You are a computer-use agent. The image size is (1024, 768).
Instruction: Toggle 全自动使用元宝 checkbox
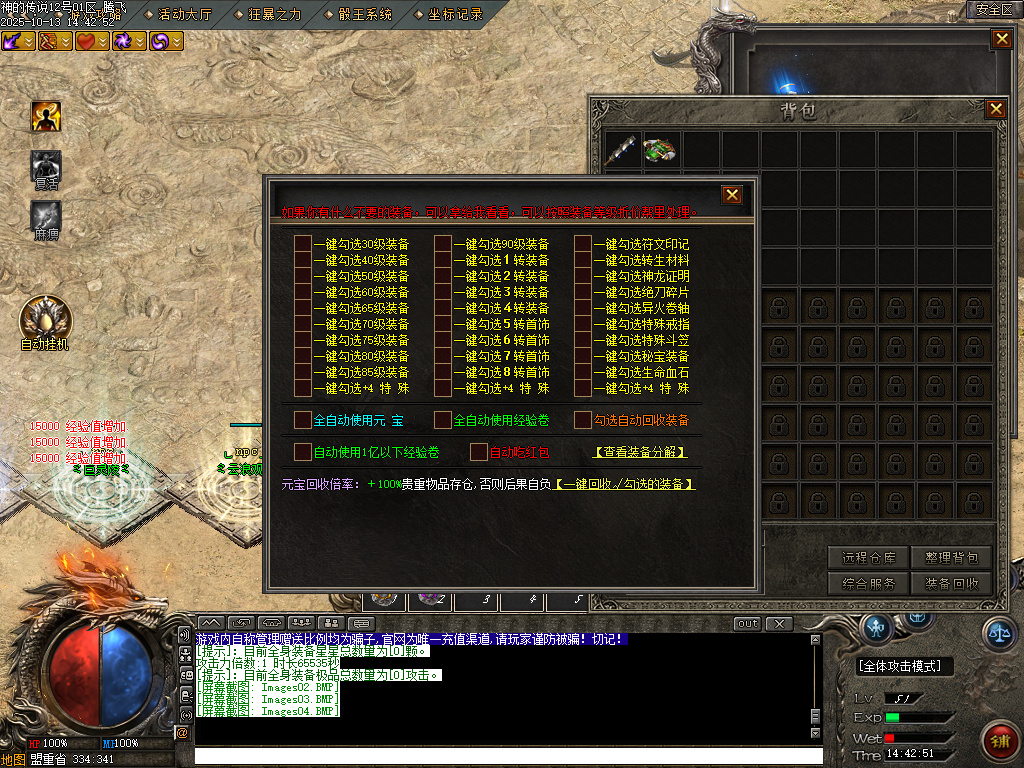pyautogui.click(x=303, y=420)
